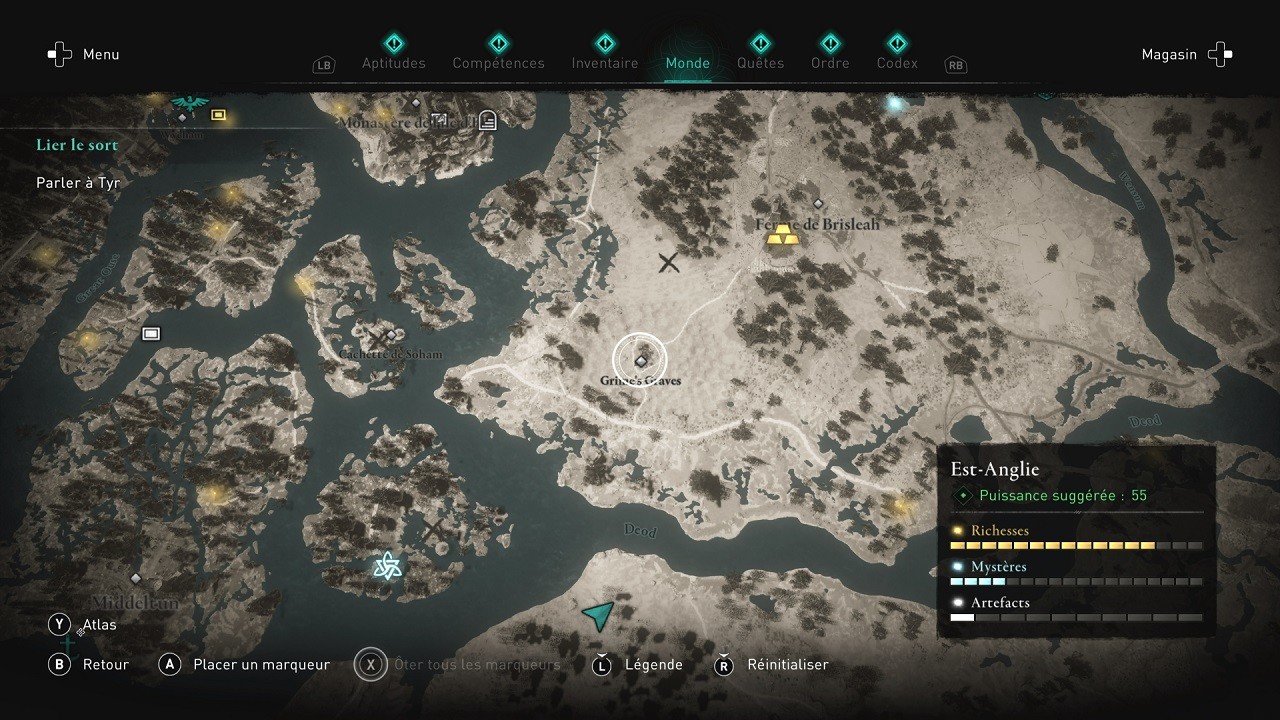
Task: Click the gold ingots wealth marker at Brisleah
Action: 781,234
